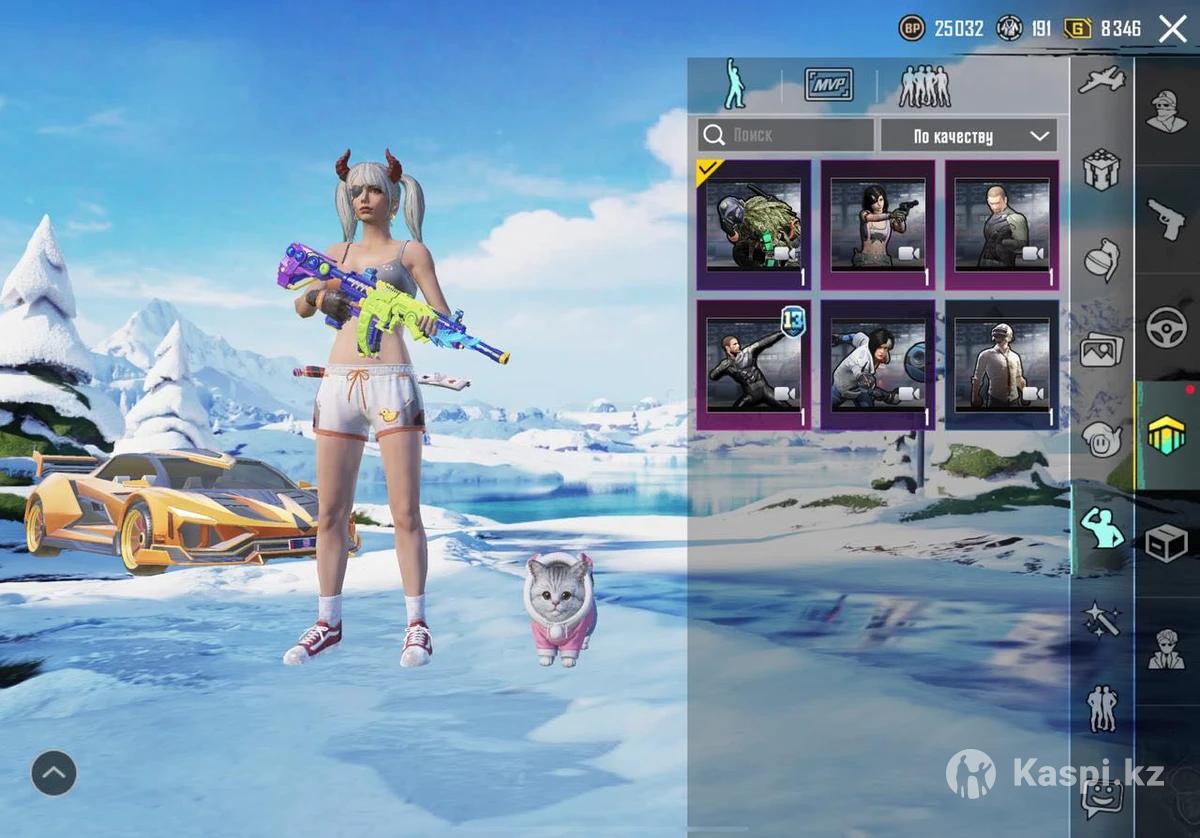Select the bald man in jacket emote
1200x838 pixels.
click(1002, 225)
